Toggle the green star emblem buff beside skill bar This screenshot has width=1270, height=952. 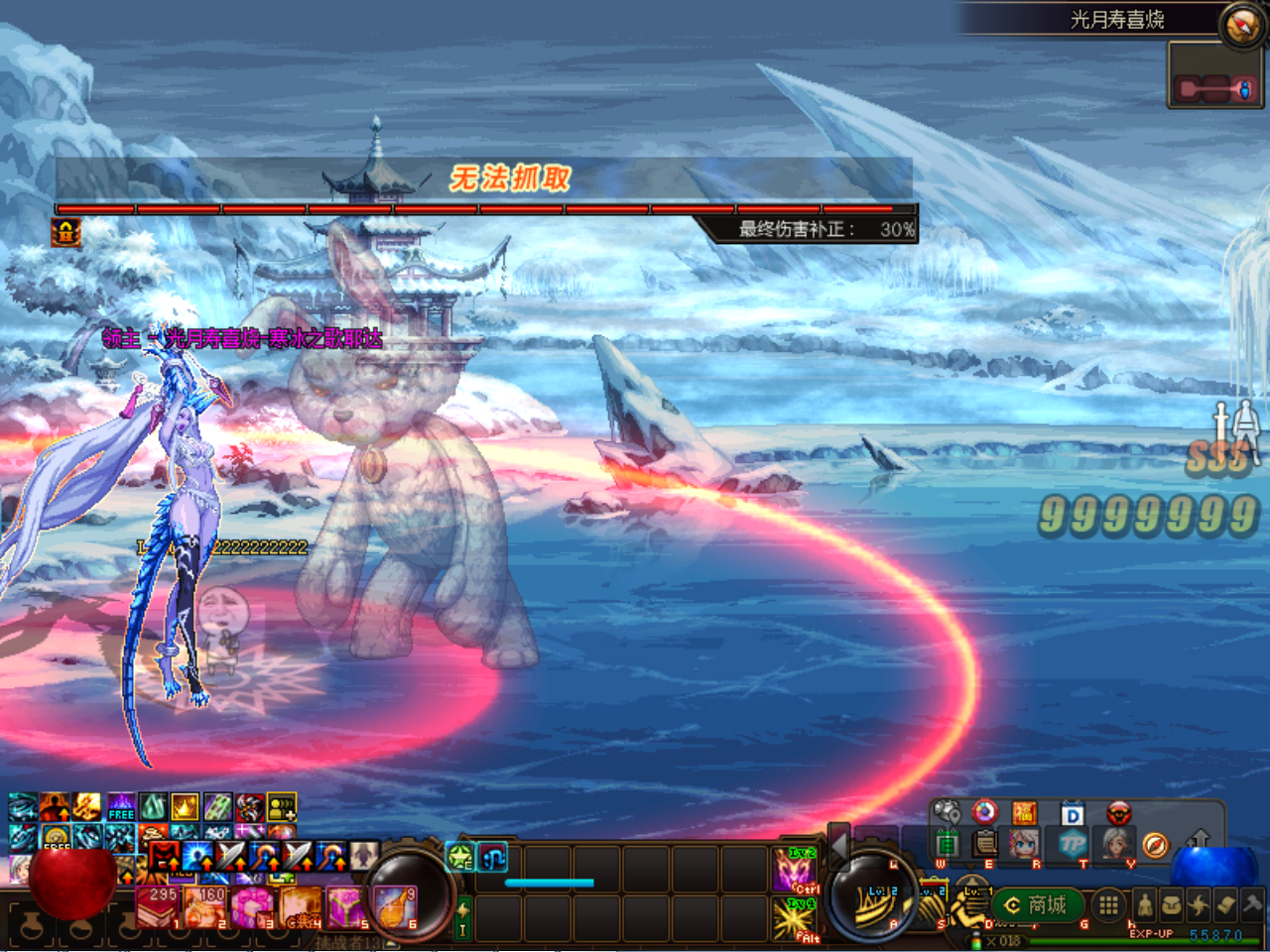tap(459, 857)
